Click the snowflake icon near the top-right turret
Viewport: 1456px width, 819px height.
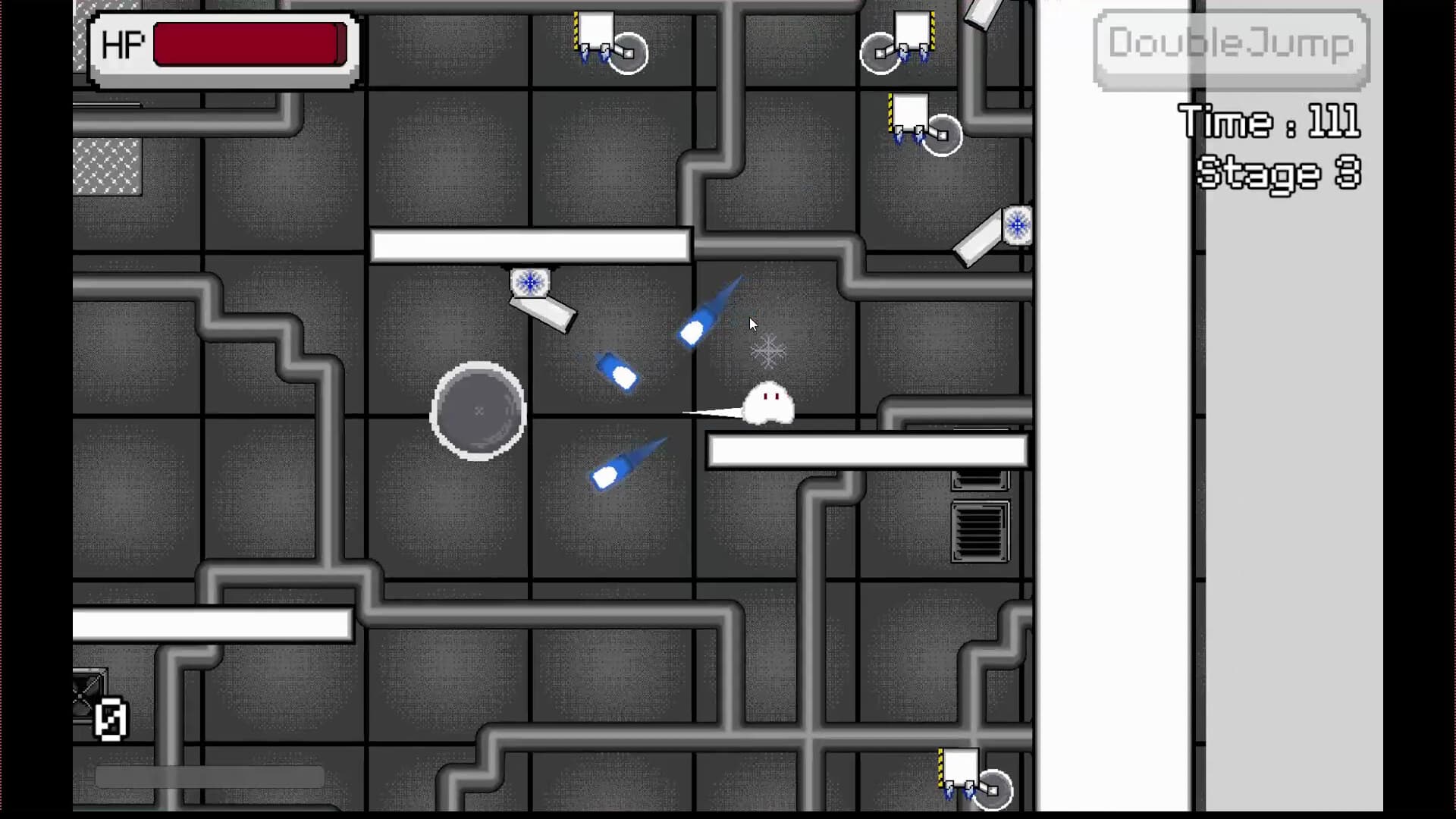point(1016,225)
